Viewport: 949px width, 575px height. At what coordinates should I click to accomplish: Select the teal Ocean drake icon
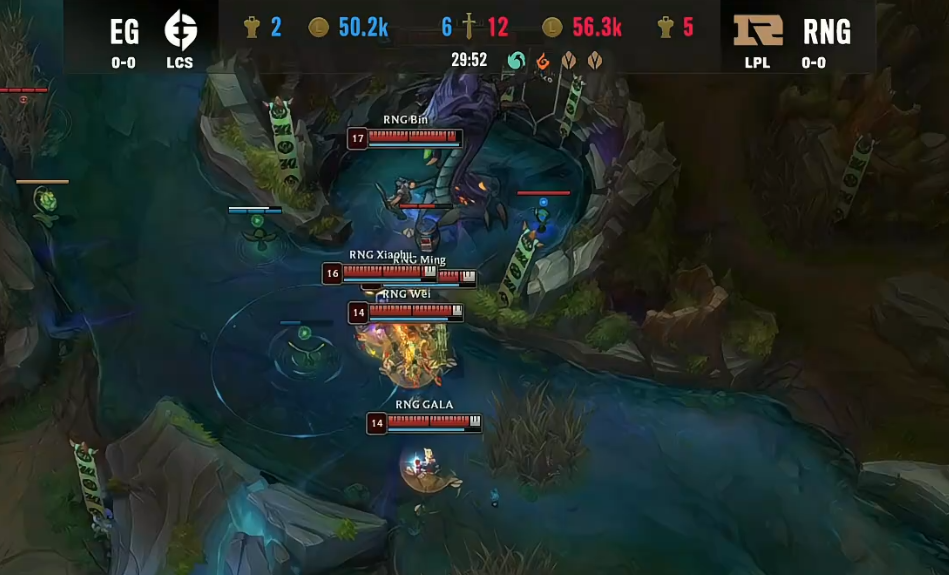click(x=516, y=61)
